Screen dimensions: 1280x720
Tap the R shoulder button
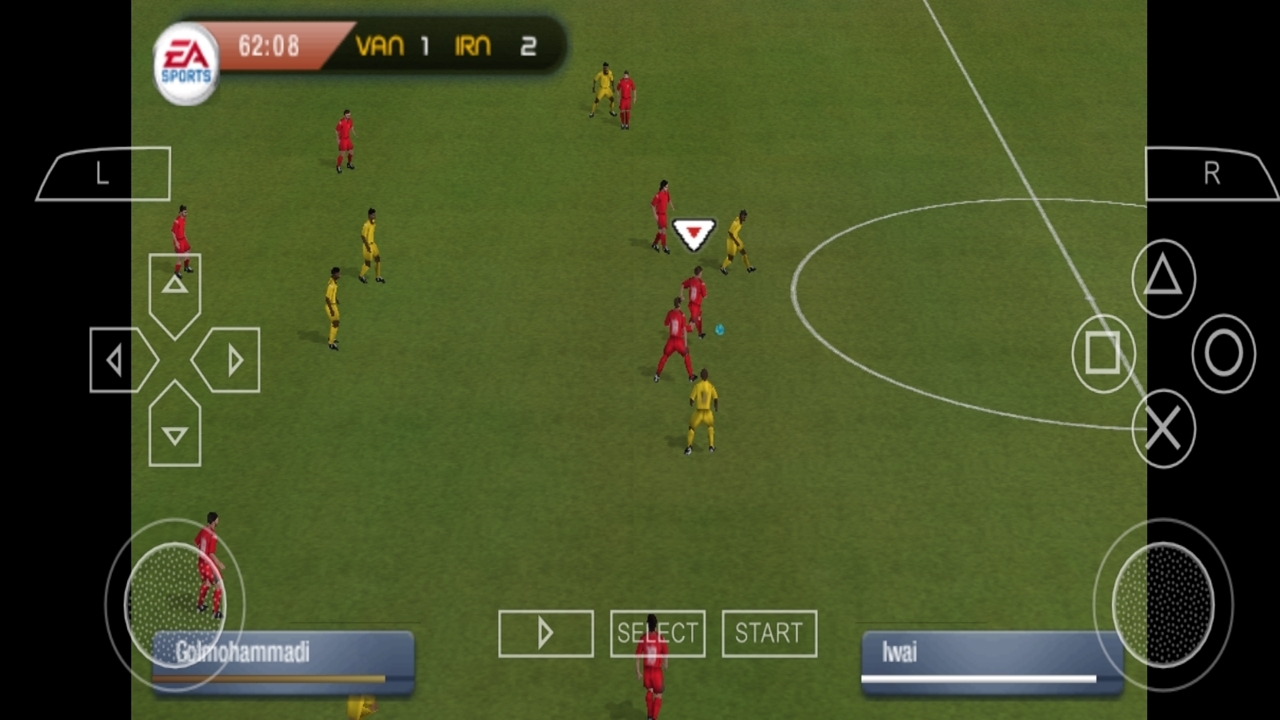click(x=1211, y=174)
